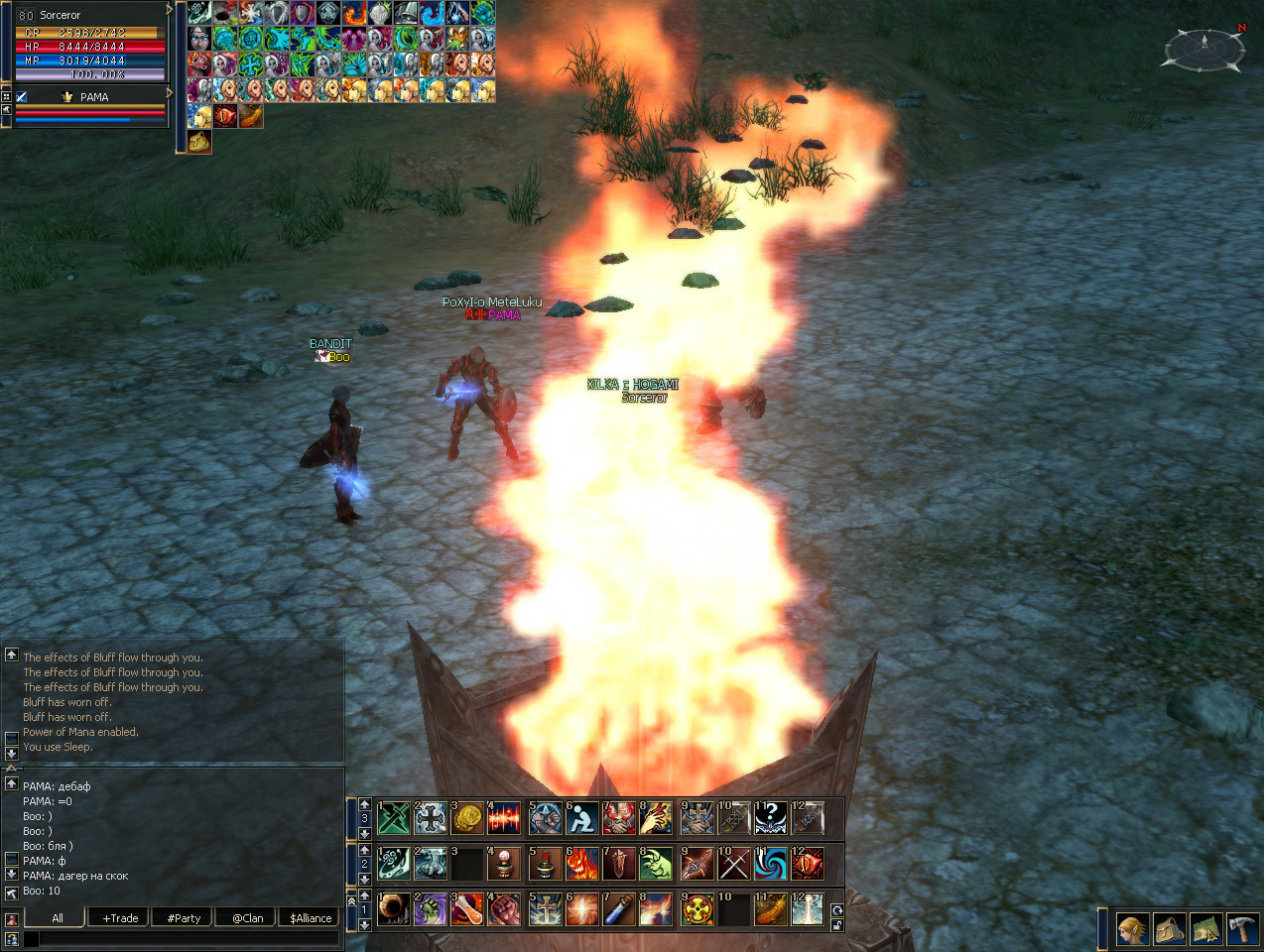Screen dimensions: 1266x952
Task: Activate the question mark hotbar slot
Action: (770, 818)
